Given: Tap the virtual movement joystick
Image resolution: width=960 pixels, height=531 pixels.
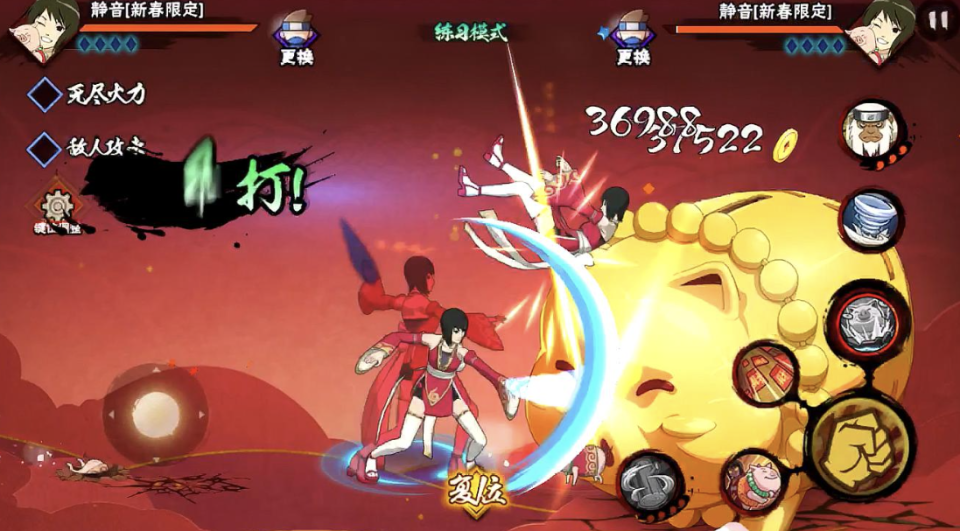Looking at the screenshot, I should pyautogui.click(x=155, y=412).
